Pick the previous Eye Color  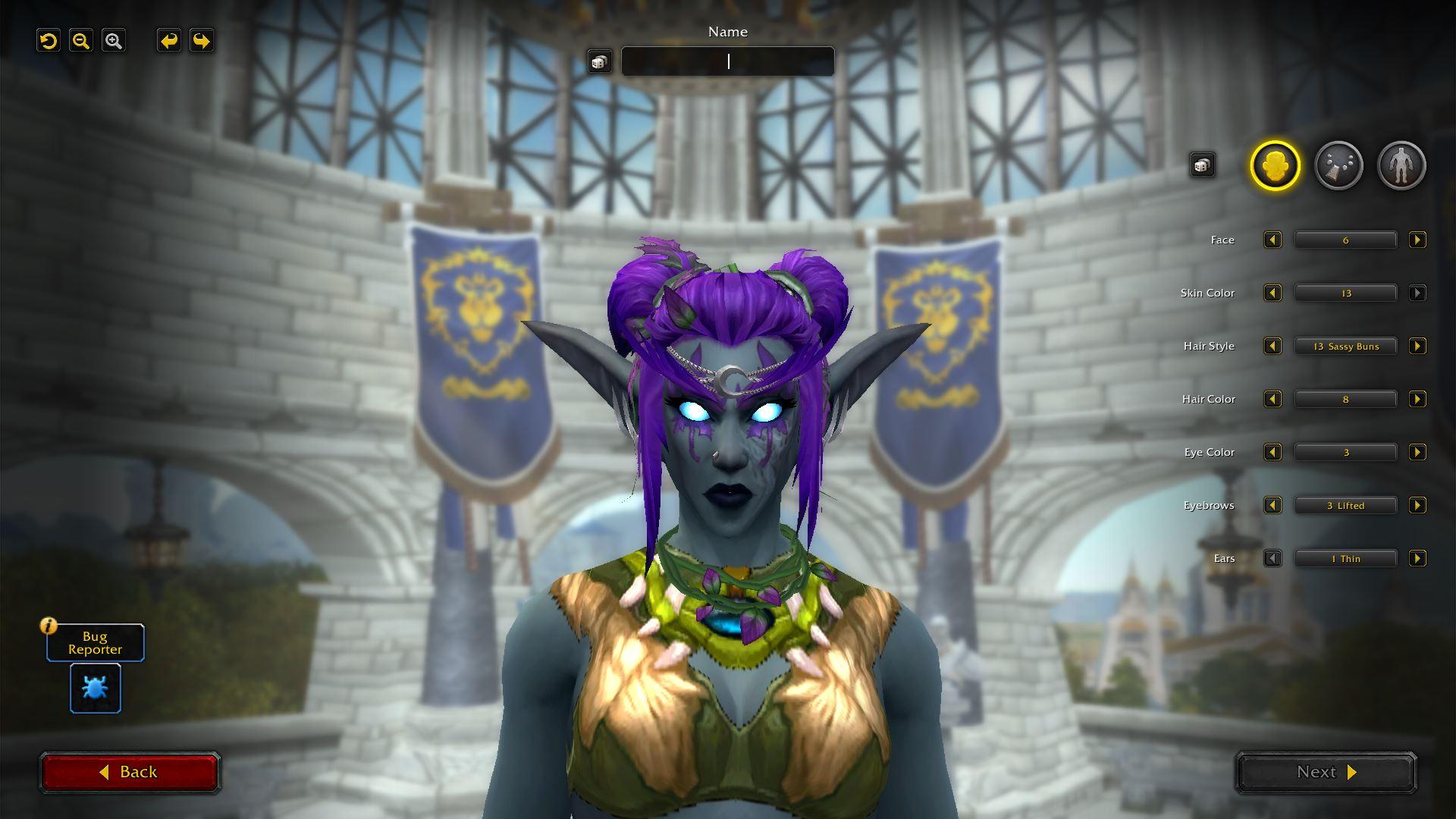tap(1272, 453)
